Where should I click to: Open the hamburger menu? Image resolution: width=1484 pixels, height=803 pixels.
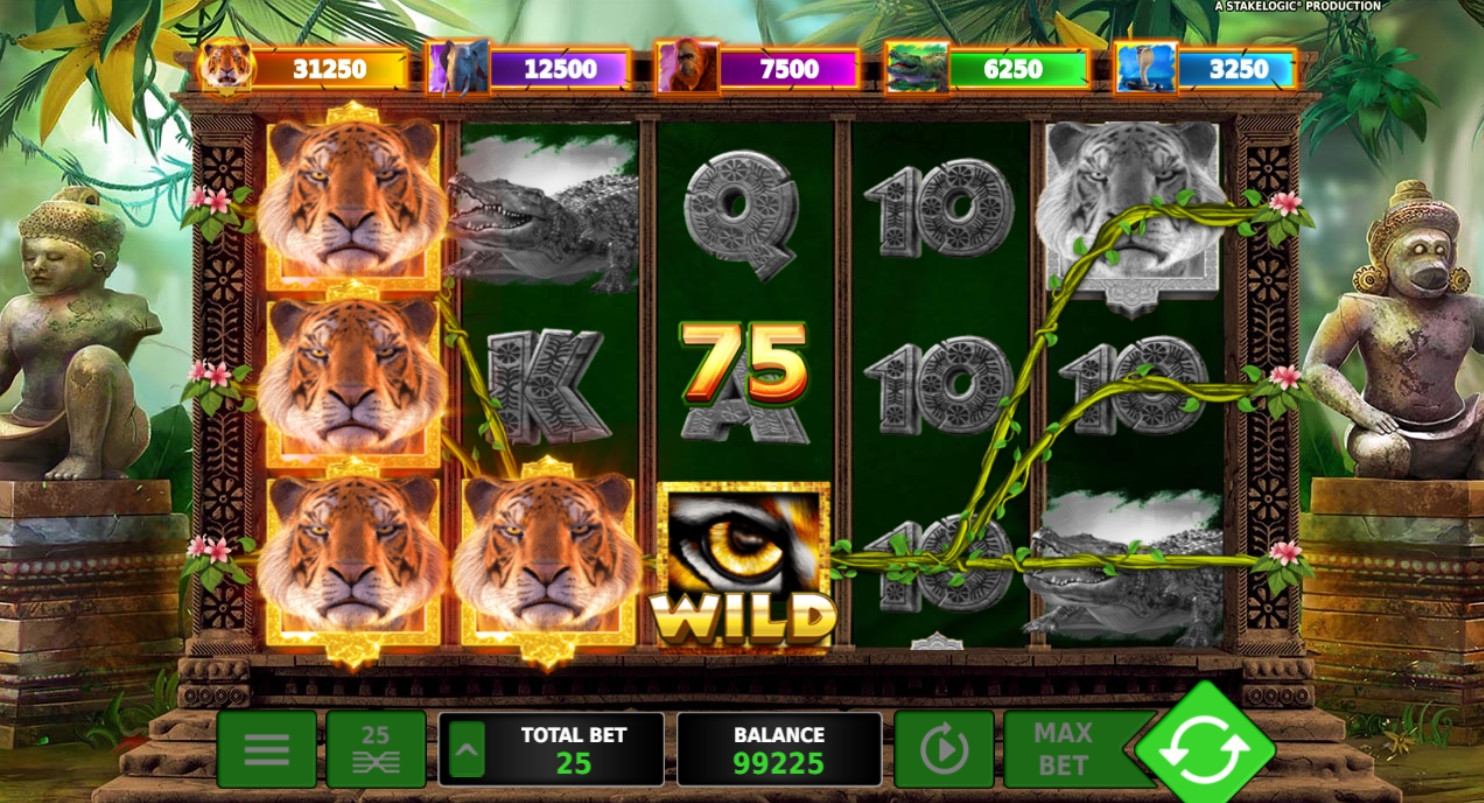(266, 749)
